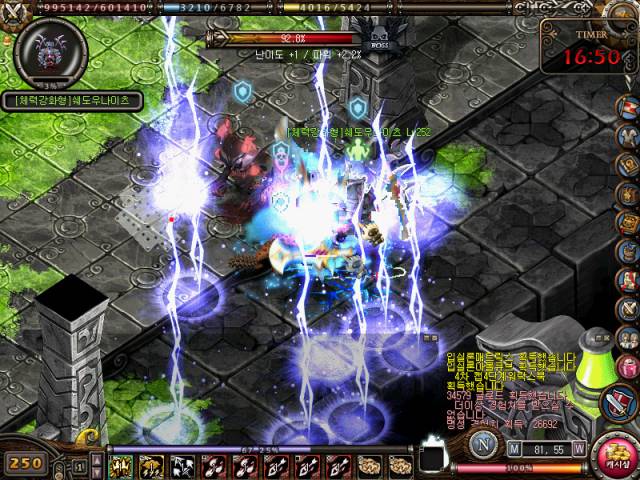Open the helmet side menu icon
640x480 pixels.
[x=628, y=250]
